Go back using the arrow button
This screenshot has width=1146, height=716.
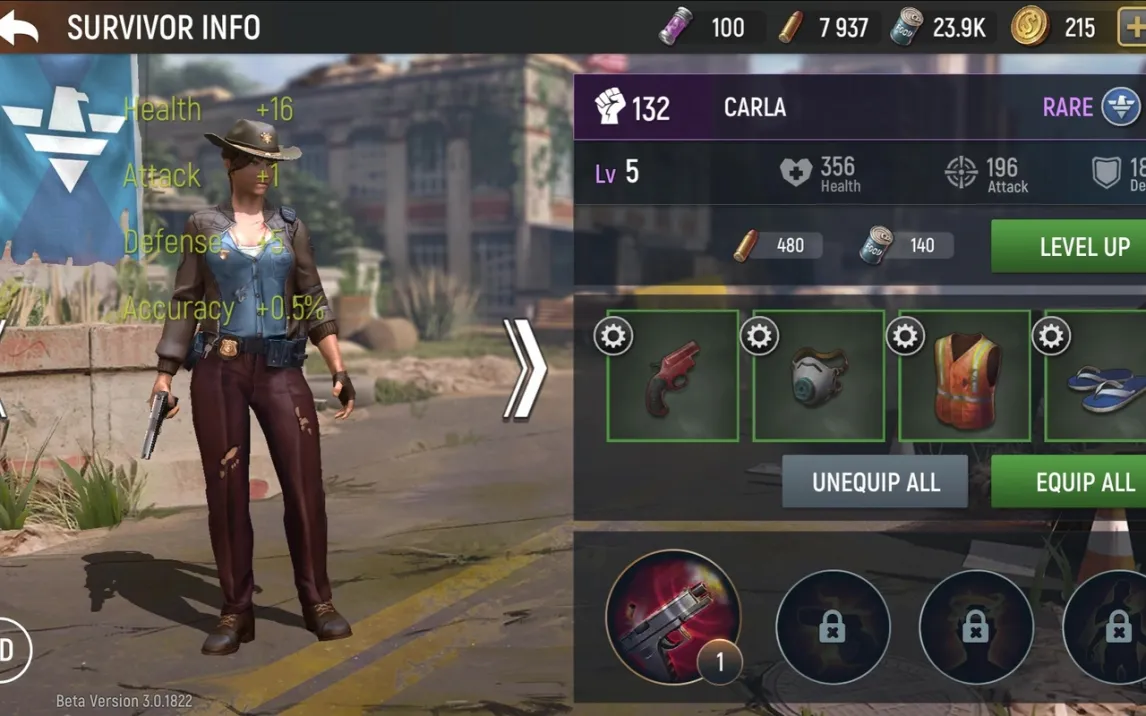(20, 27)
